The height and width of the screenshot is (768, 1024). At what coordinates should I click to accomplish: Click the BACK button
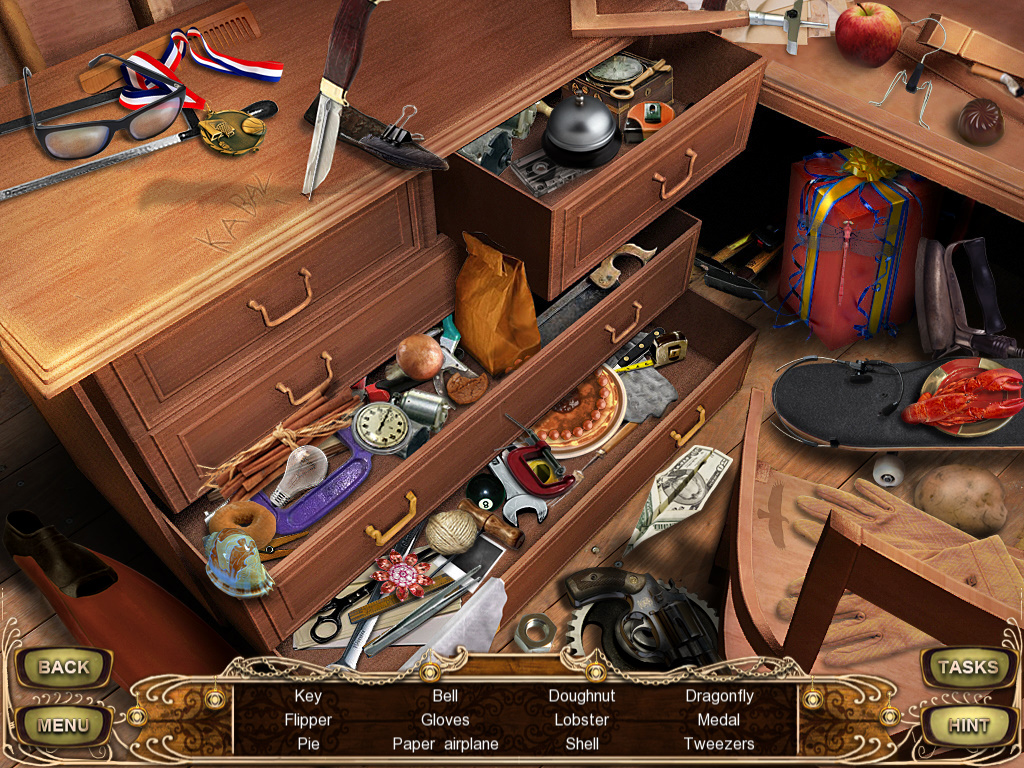63,667
